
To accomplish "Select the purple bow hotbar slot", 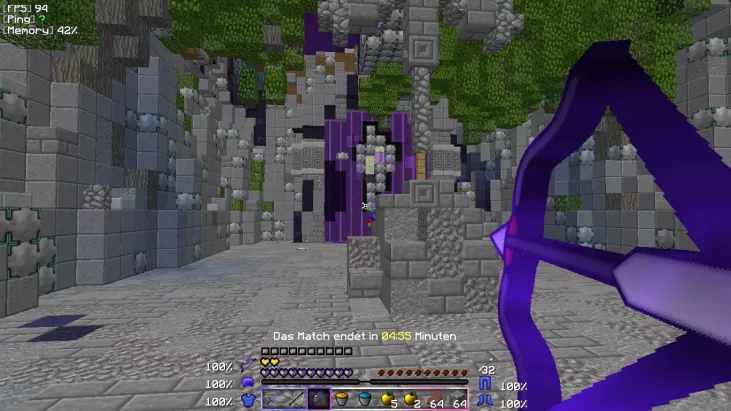I will coord(319,399).
